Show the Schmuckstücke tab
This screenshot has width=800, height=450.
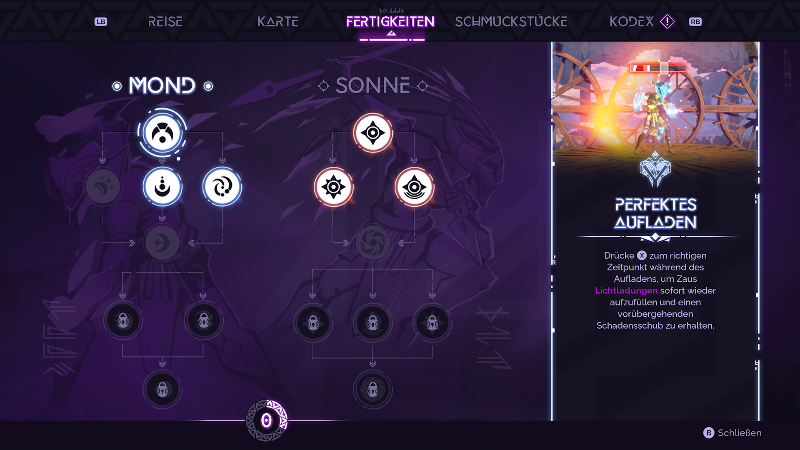[511, 21]
